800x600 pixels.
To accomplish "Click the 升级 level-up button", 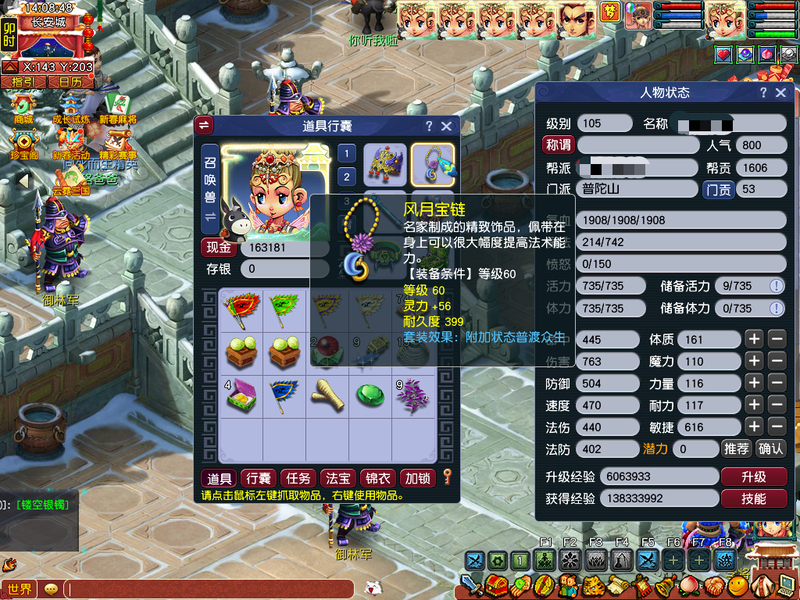I will pos(753,476).
